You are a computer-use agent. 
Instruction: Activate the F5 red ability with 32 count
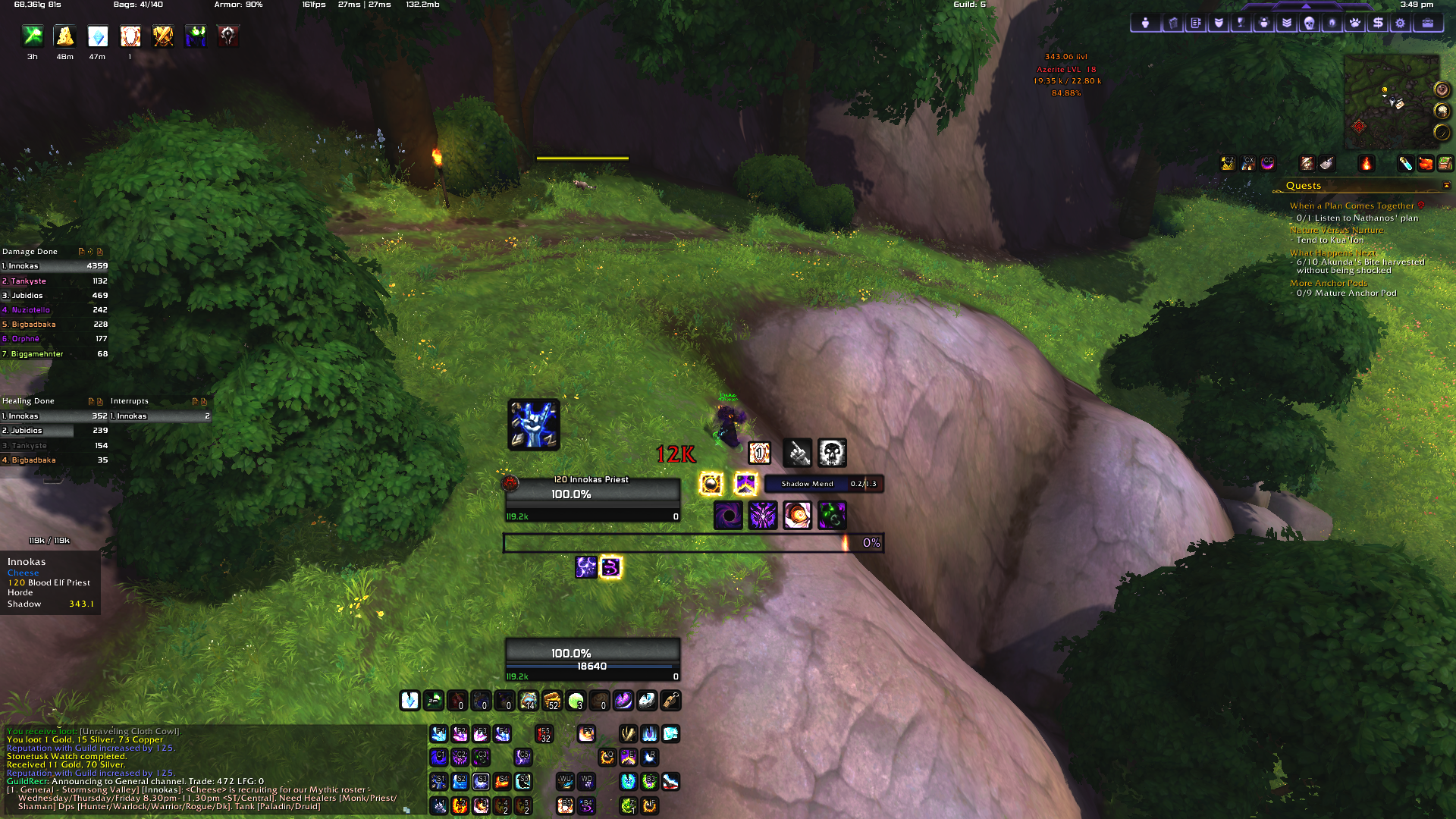(x=544, y=734)
